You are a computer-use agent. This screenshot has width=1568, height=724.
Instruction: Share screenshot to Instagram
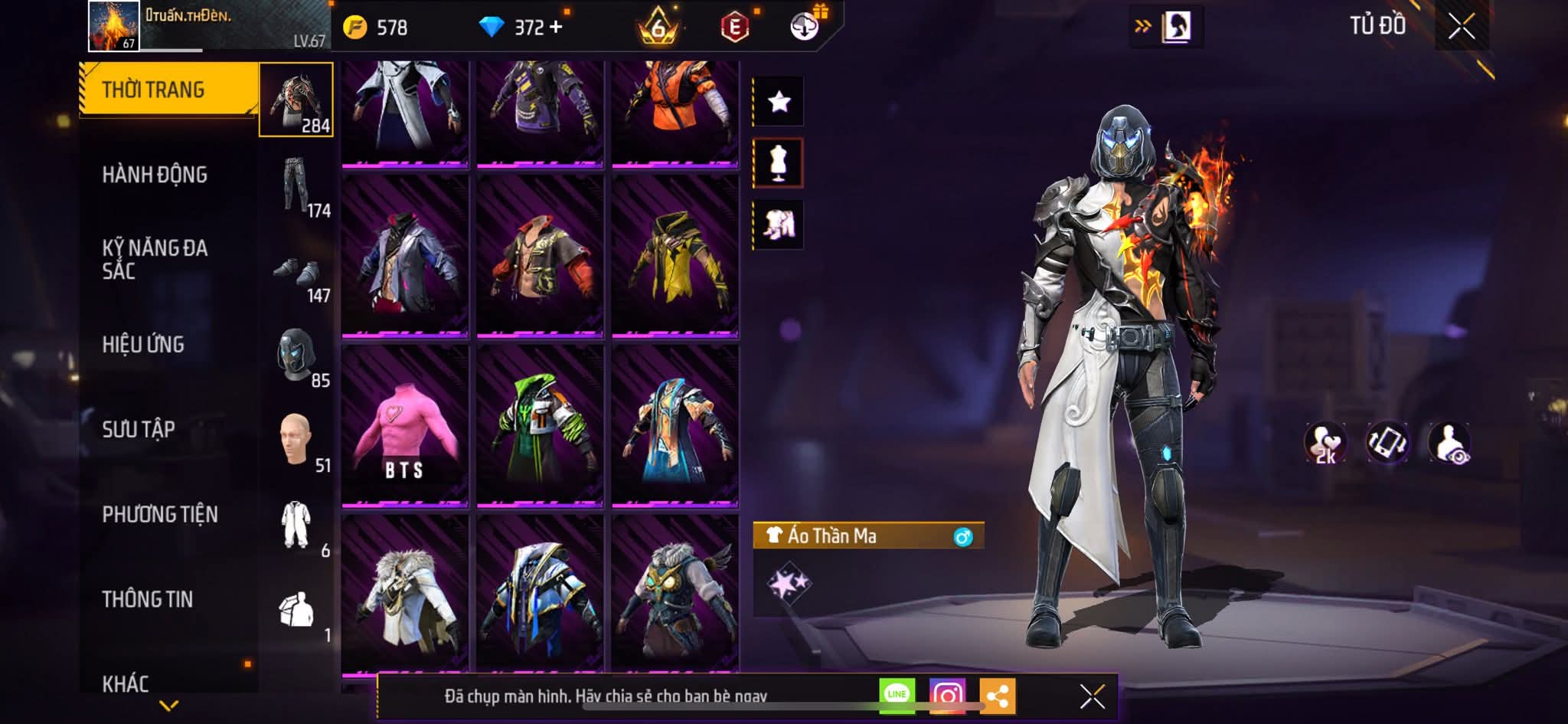click(x=947, y=696)
